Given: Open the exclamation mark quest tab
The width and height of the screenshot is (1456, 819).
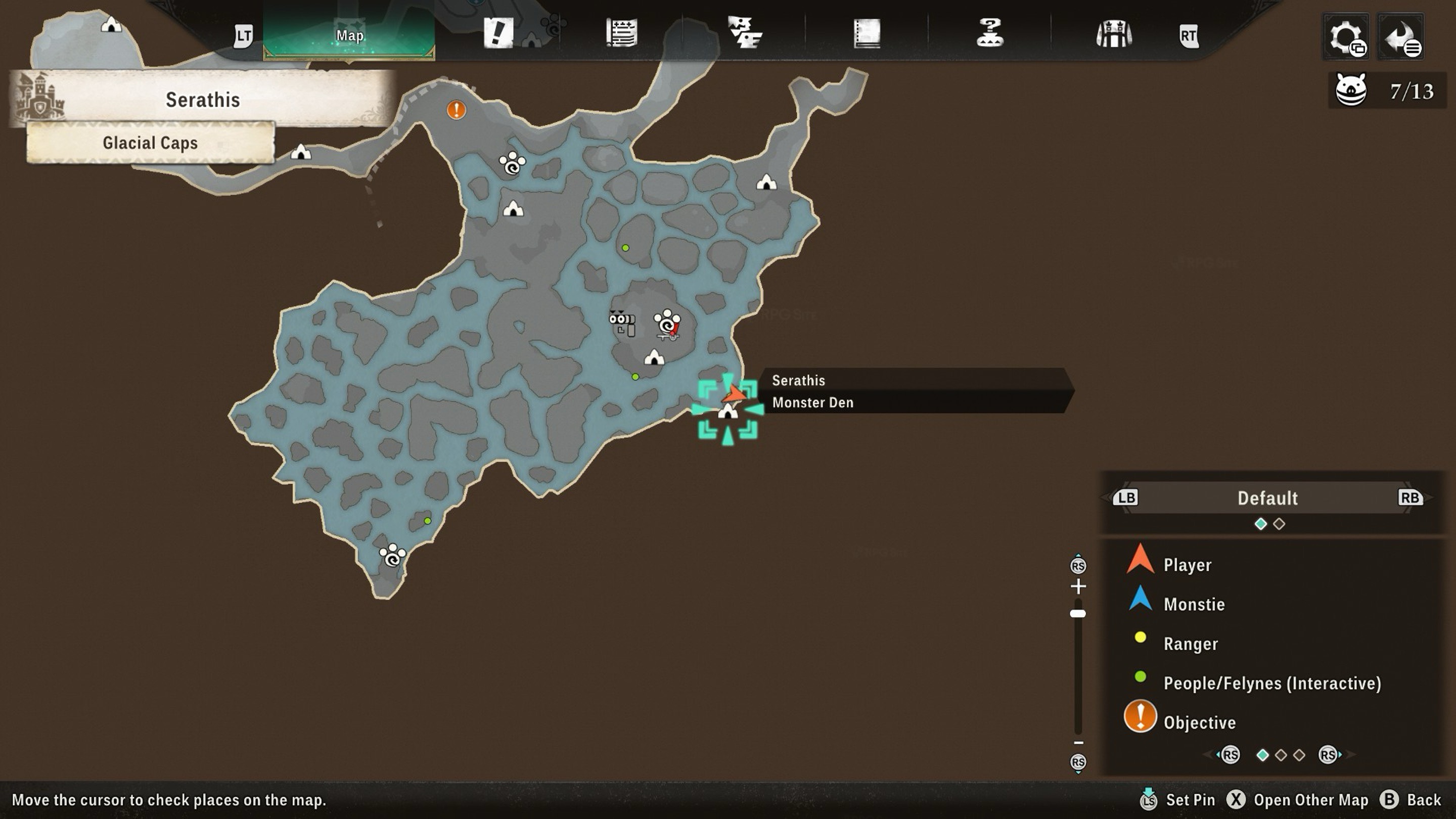Looking at the screenshot, I should pyautogui.click(x=498, y=33).
